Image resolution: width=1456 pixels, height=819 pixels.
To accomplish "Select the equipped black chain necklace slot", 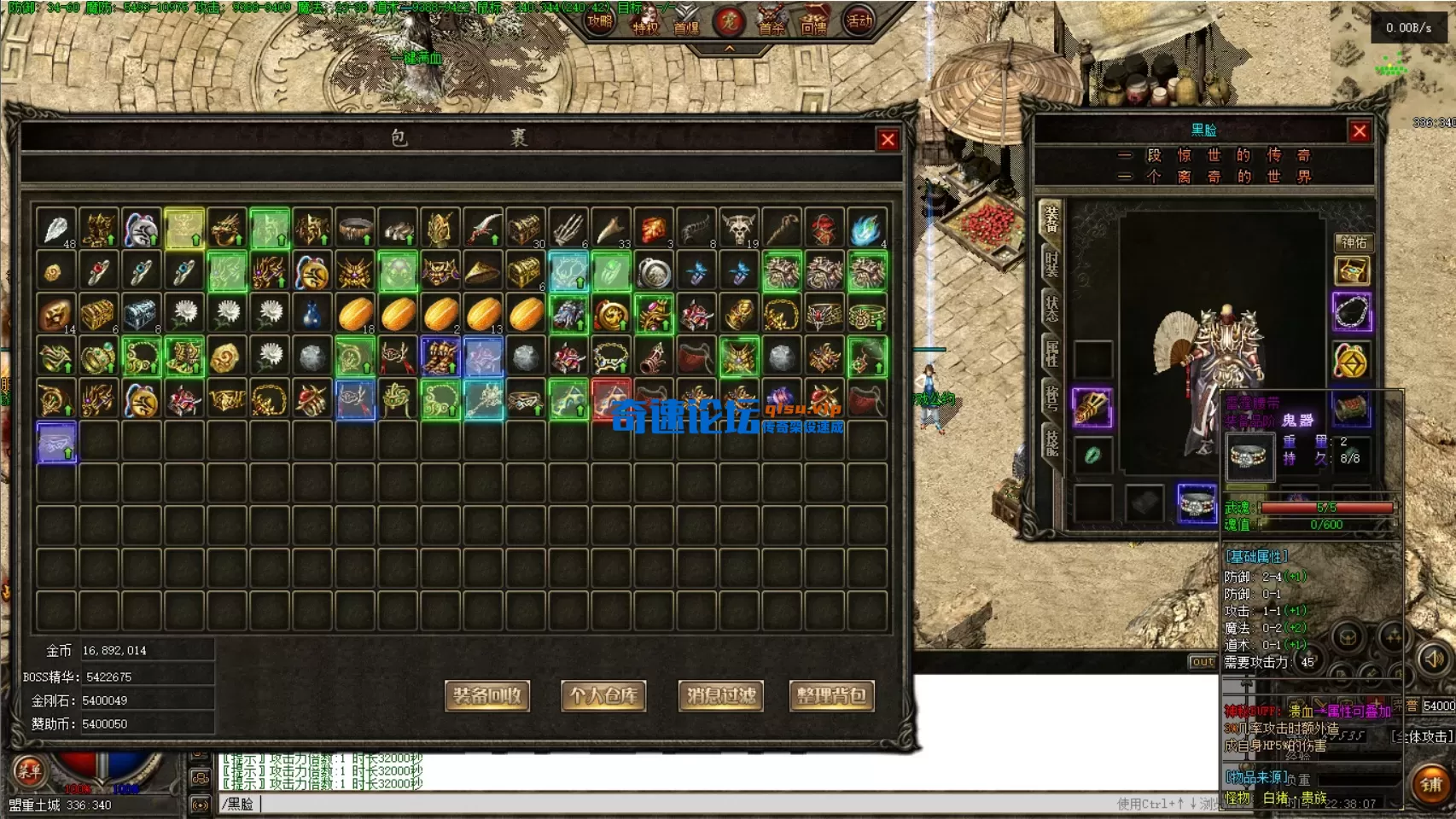I will [x=1352, y=311].
